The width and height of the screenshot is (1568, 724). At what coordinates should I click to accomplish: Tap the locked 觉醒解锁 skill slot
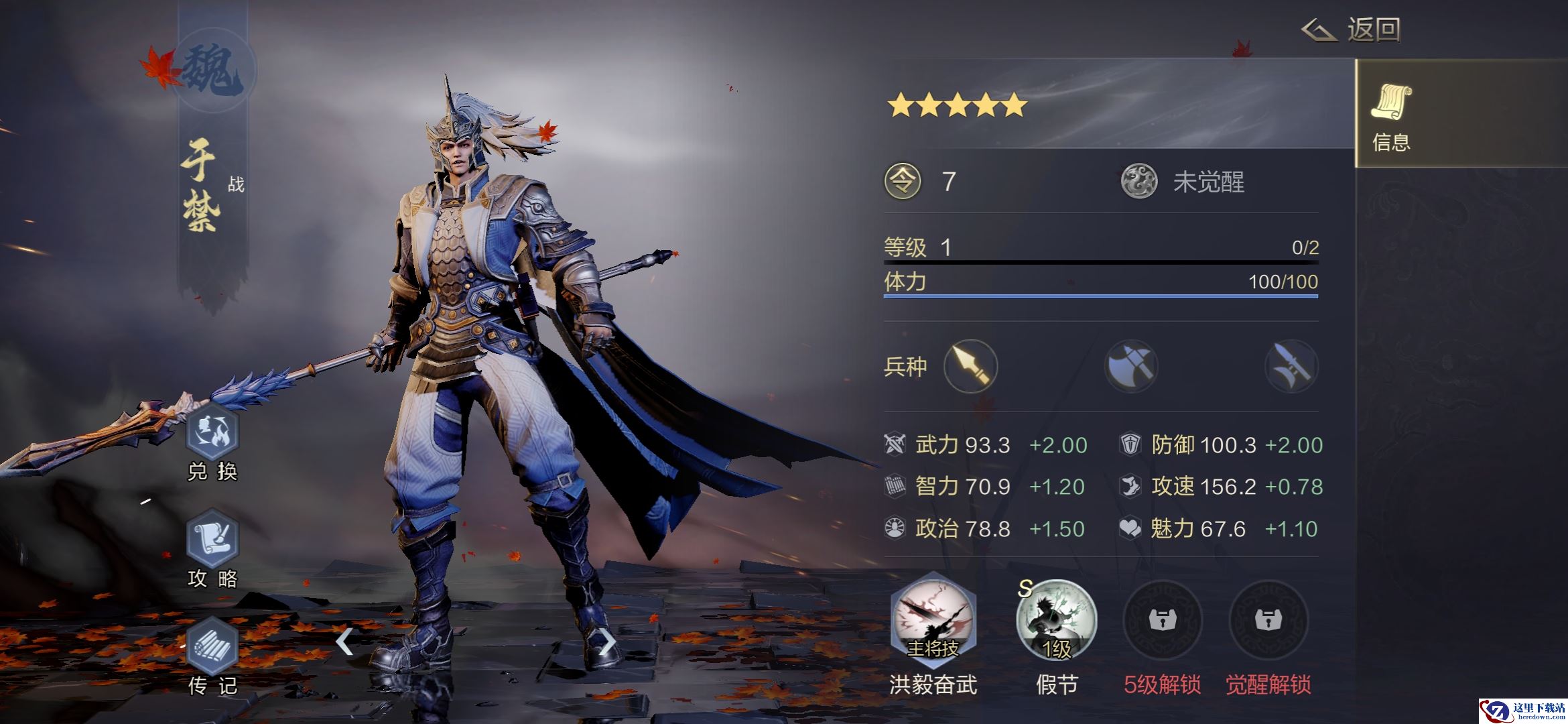[x=1268, y=620]
